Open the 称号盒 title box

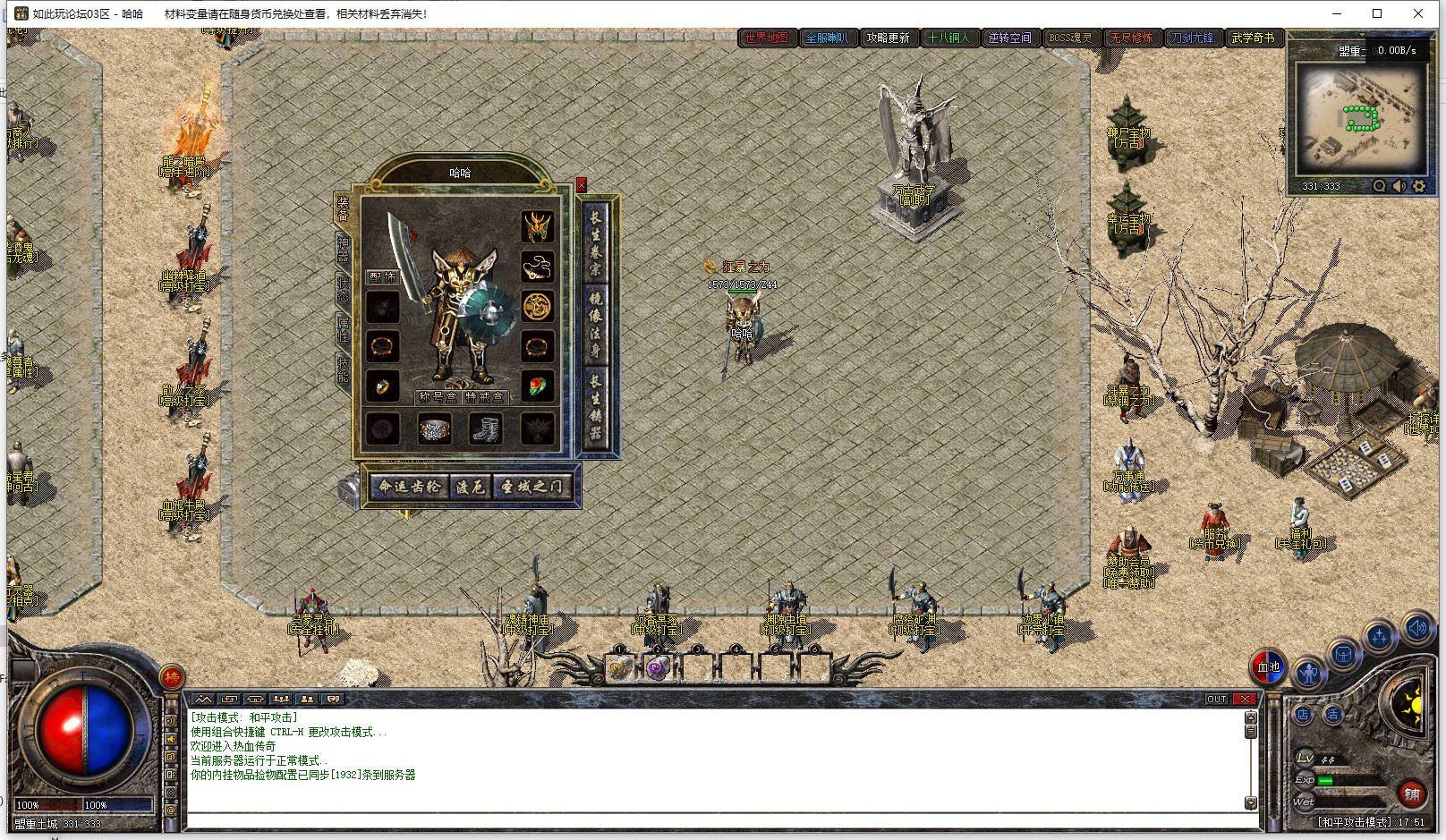[438, 397]
